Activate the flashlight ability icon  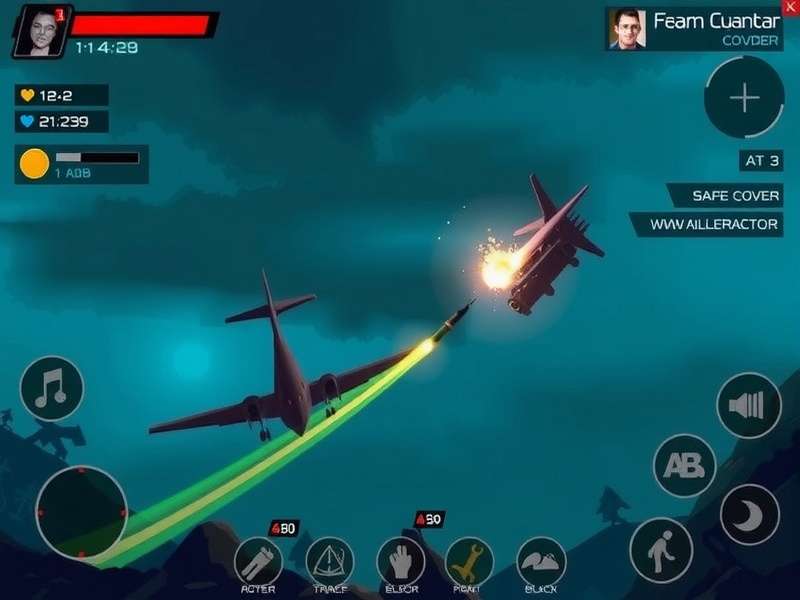coord(258,561)
